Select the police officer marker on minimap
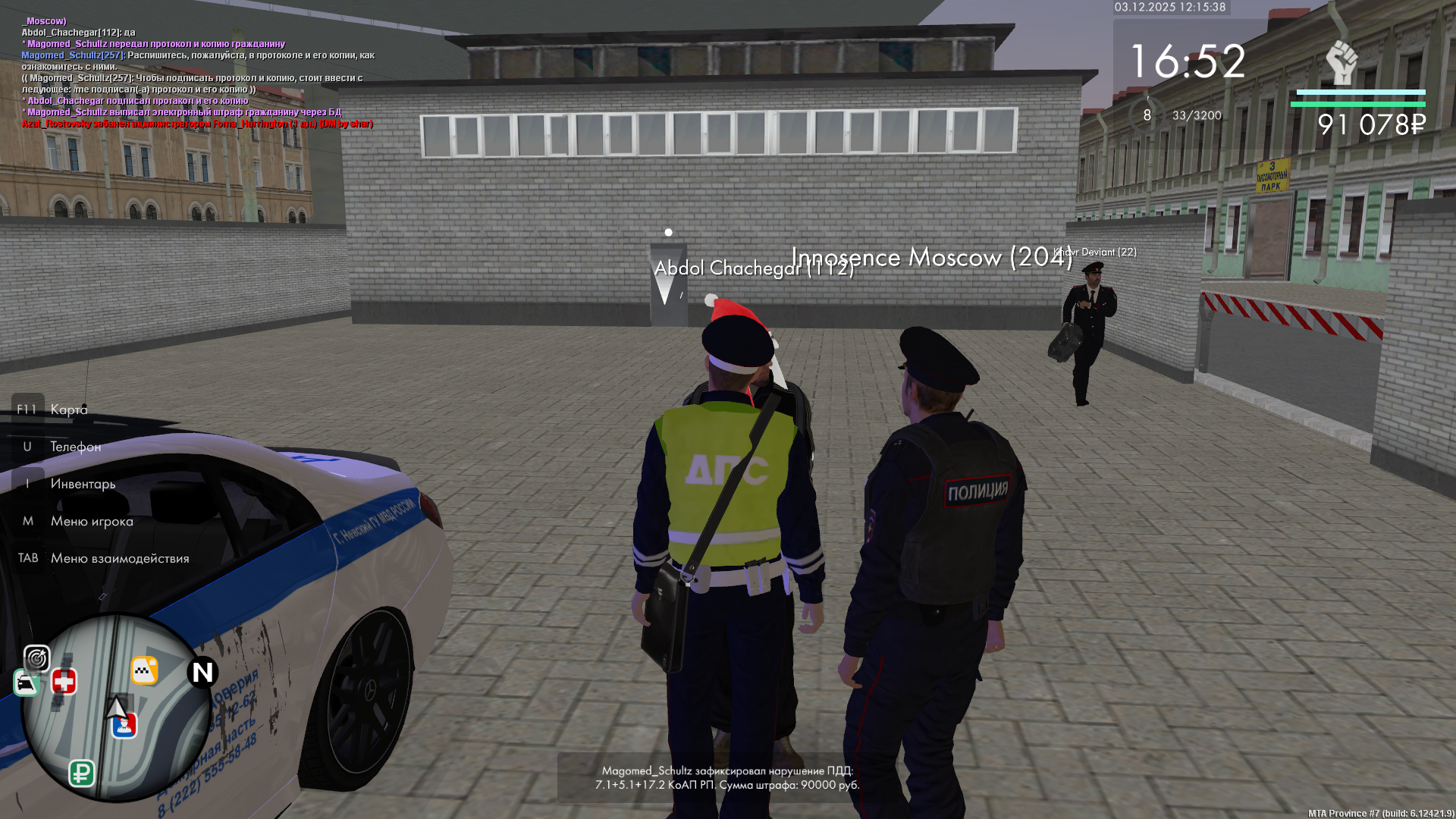The height and width of the screenshot is (819, 1456). pos(124,726)
